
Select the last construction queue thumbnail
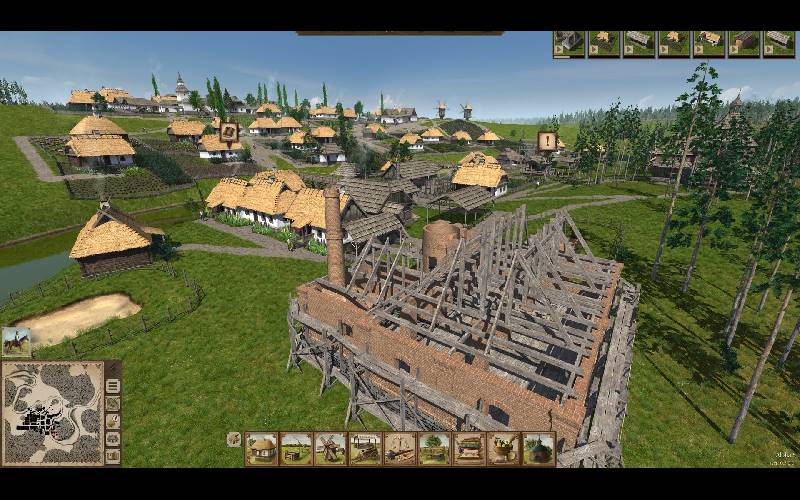click(x=779, y=43)
